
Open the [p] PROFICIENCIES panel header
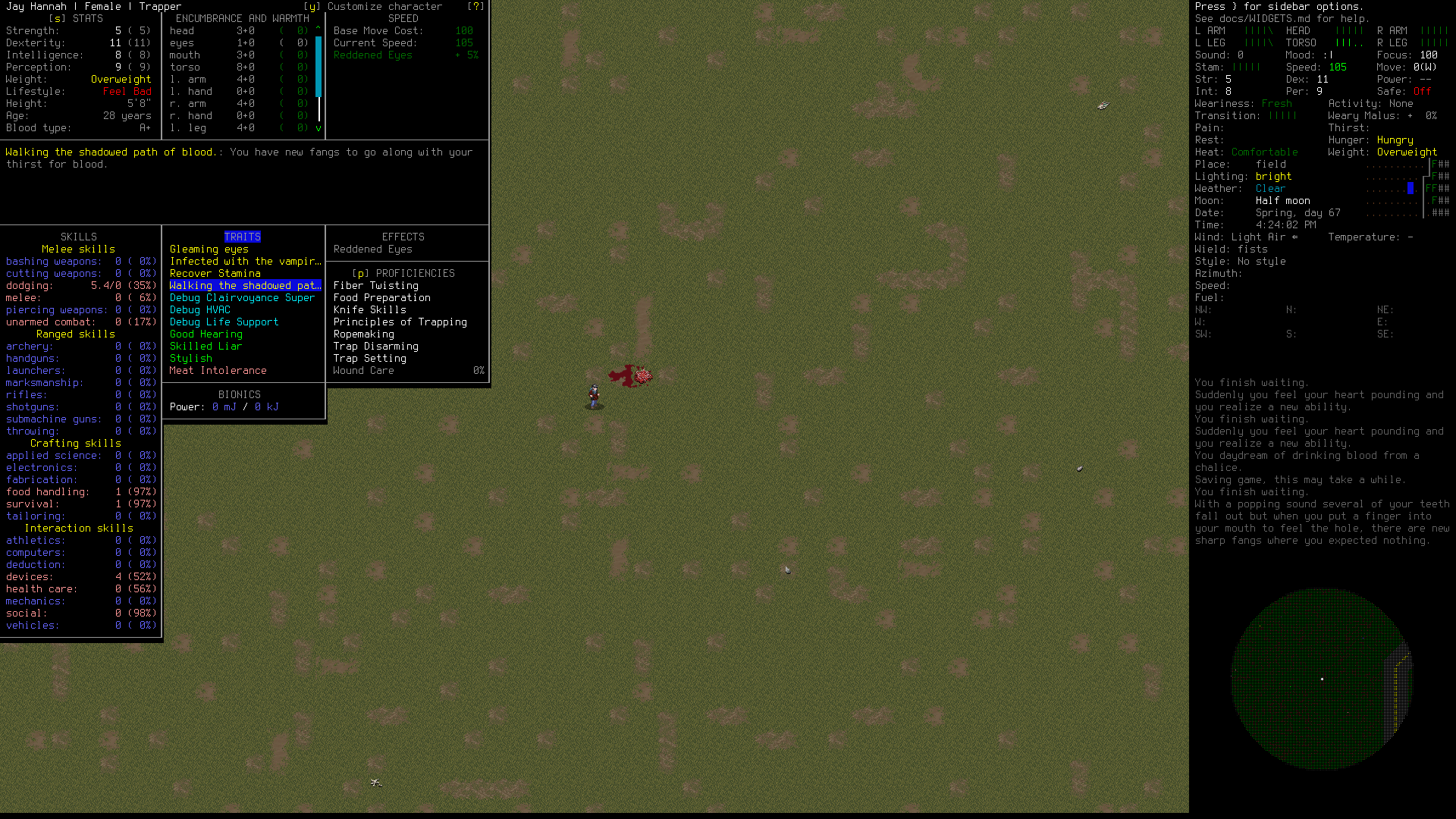403,273
